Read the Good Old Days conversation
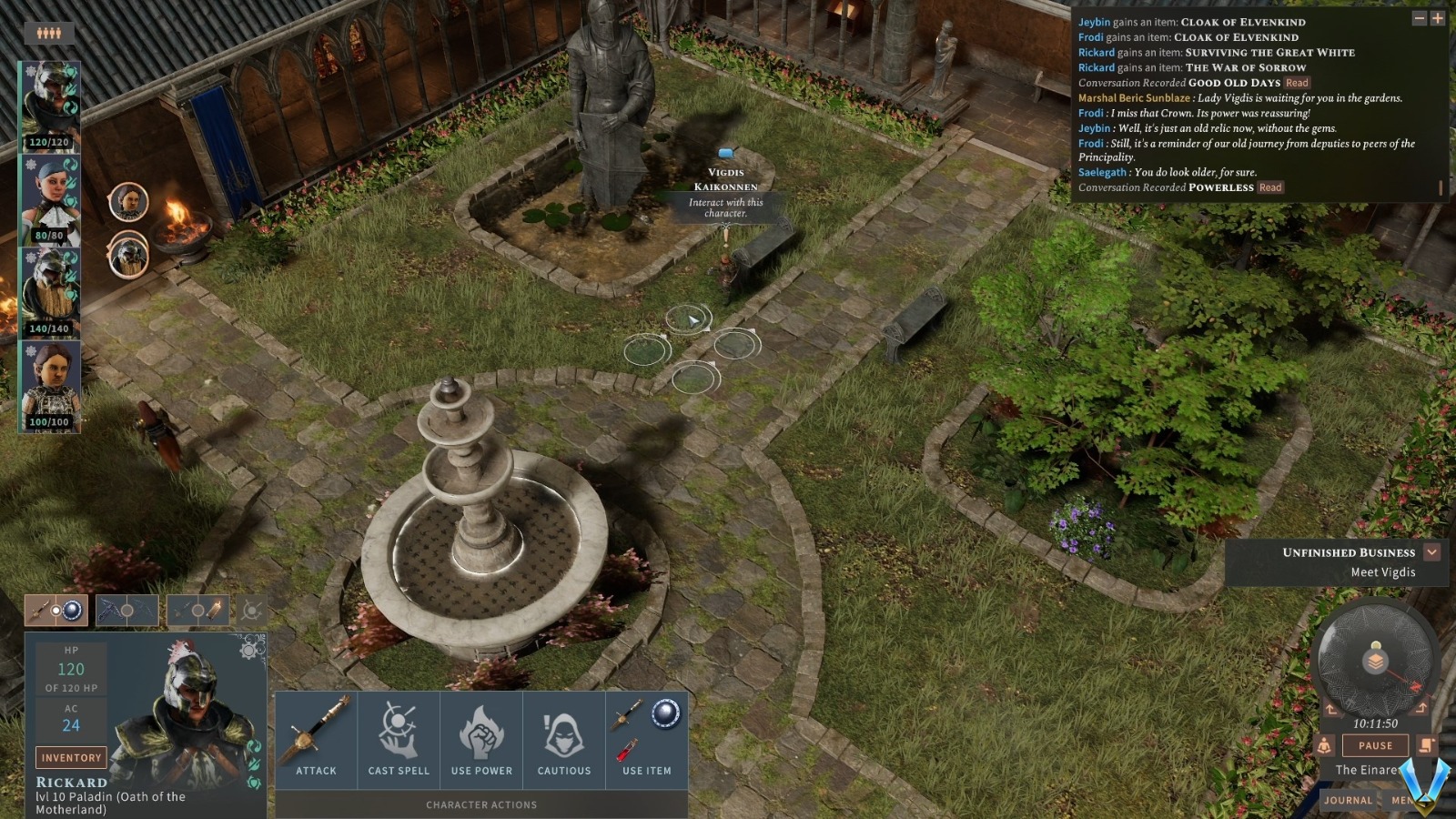The image size is (1456, 819). (1297, 83)
